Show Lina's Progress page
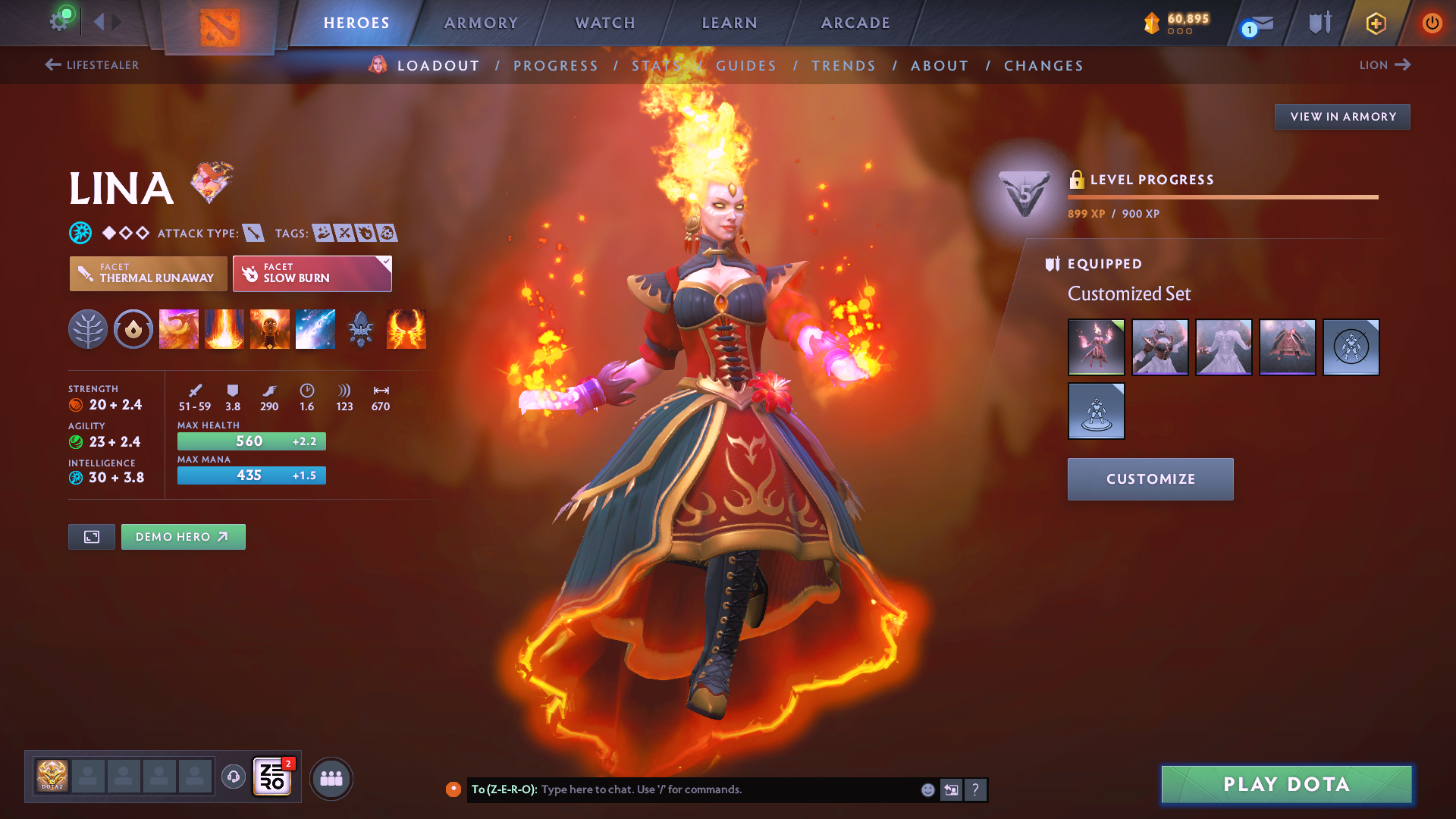 556,66
